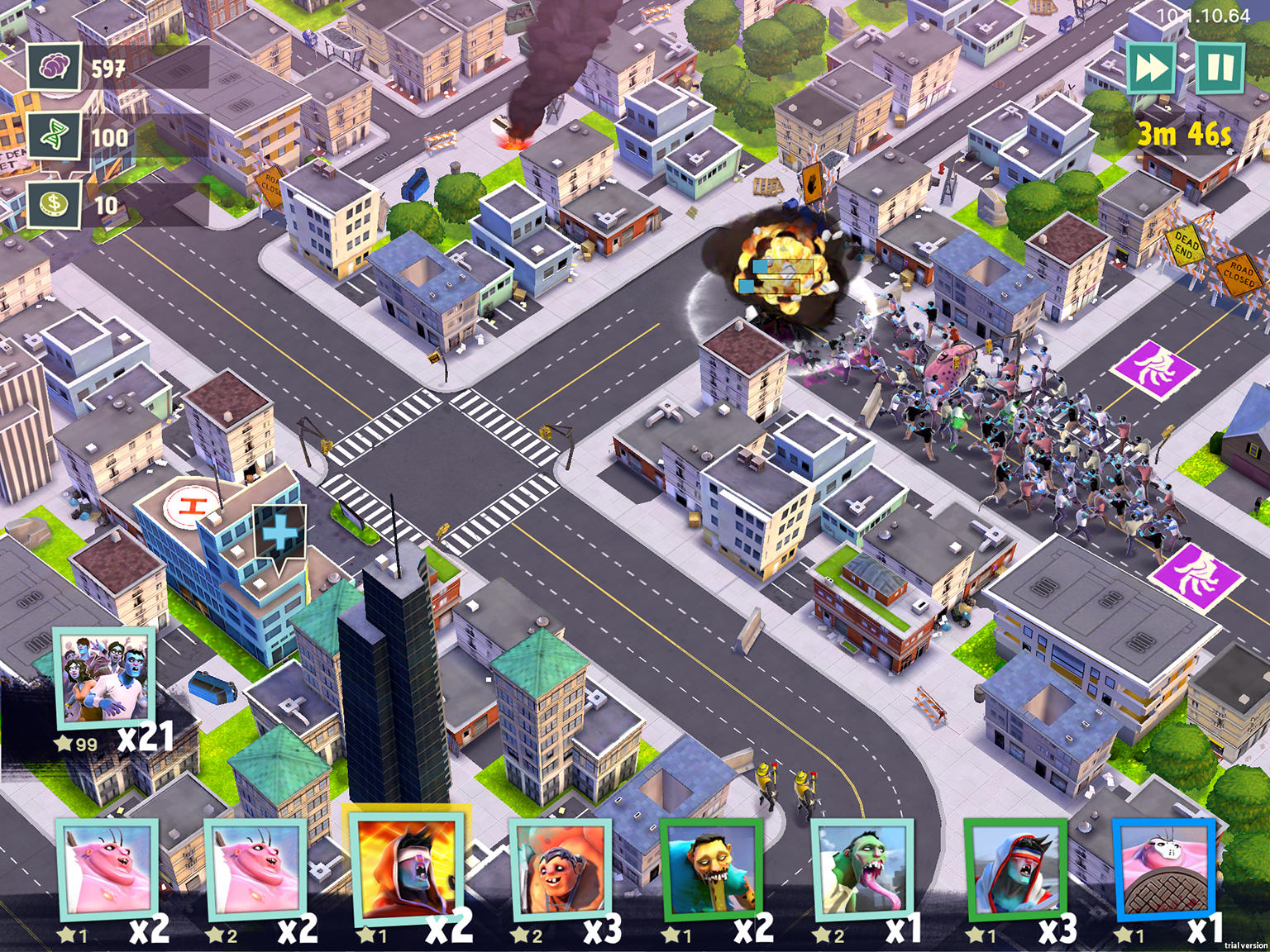Select the blue-skinned zombie card with green border

pyautogui.click(x=711, y=870)
